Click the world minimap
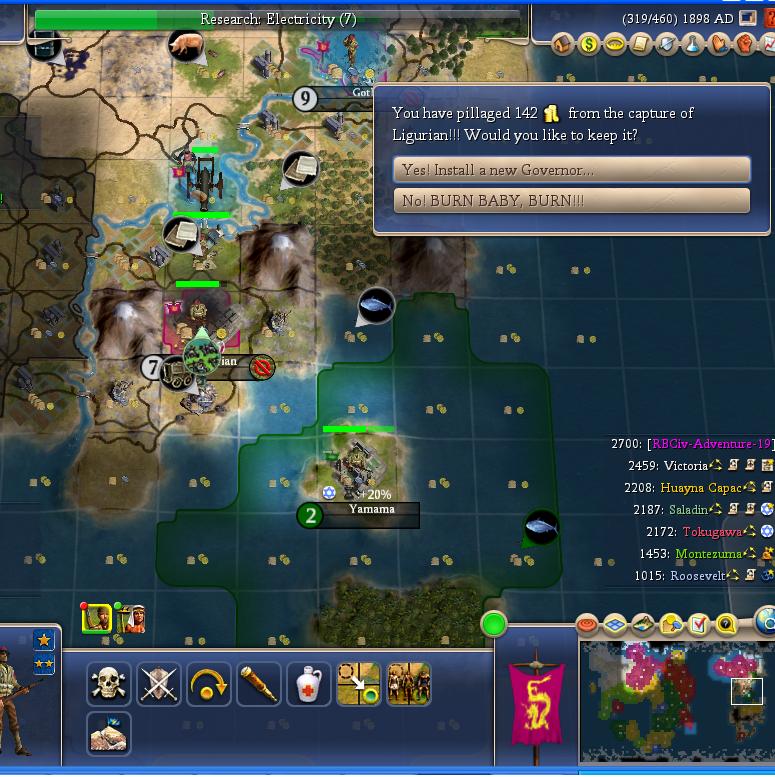Image resolution: width=775 pixels, height=777 pixels. (x=677, y=705)
